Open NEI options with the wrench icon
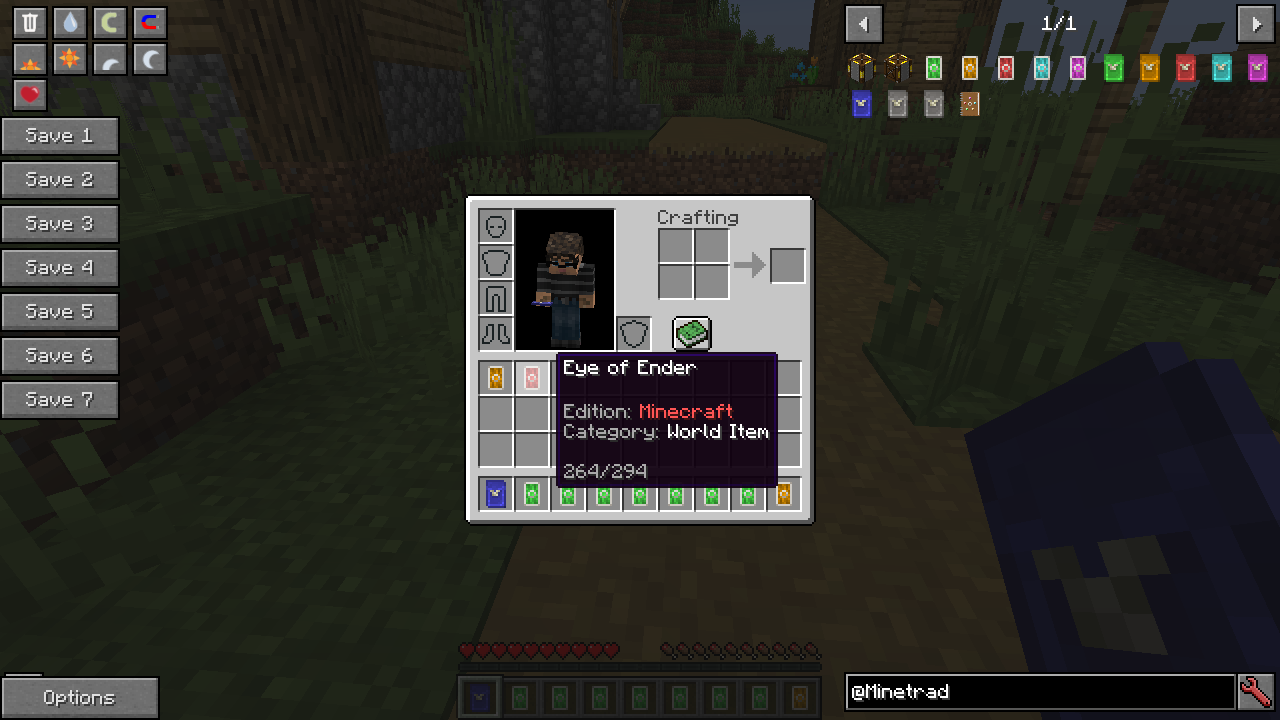 tap(1259, 691)
